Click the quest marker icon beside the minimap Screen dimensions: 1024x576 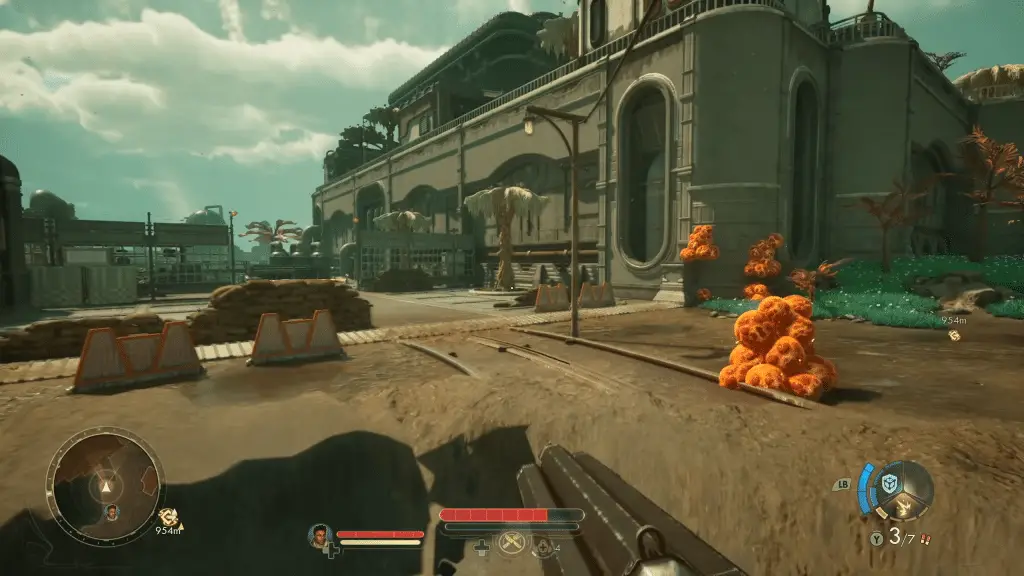(x=167, y=517)
